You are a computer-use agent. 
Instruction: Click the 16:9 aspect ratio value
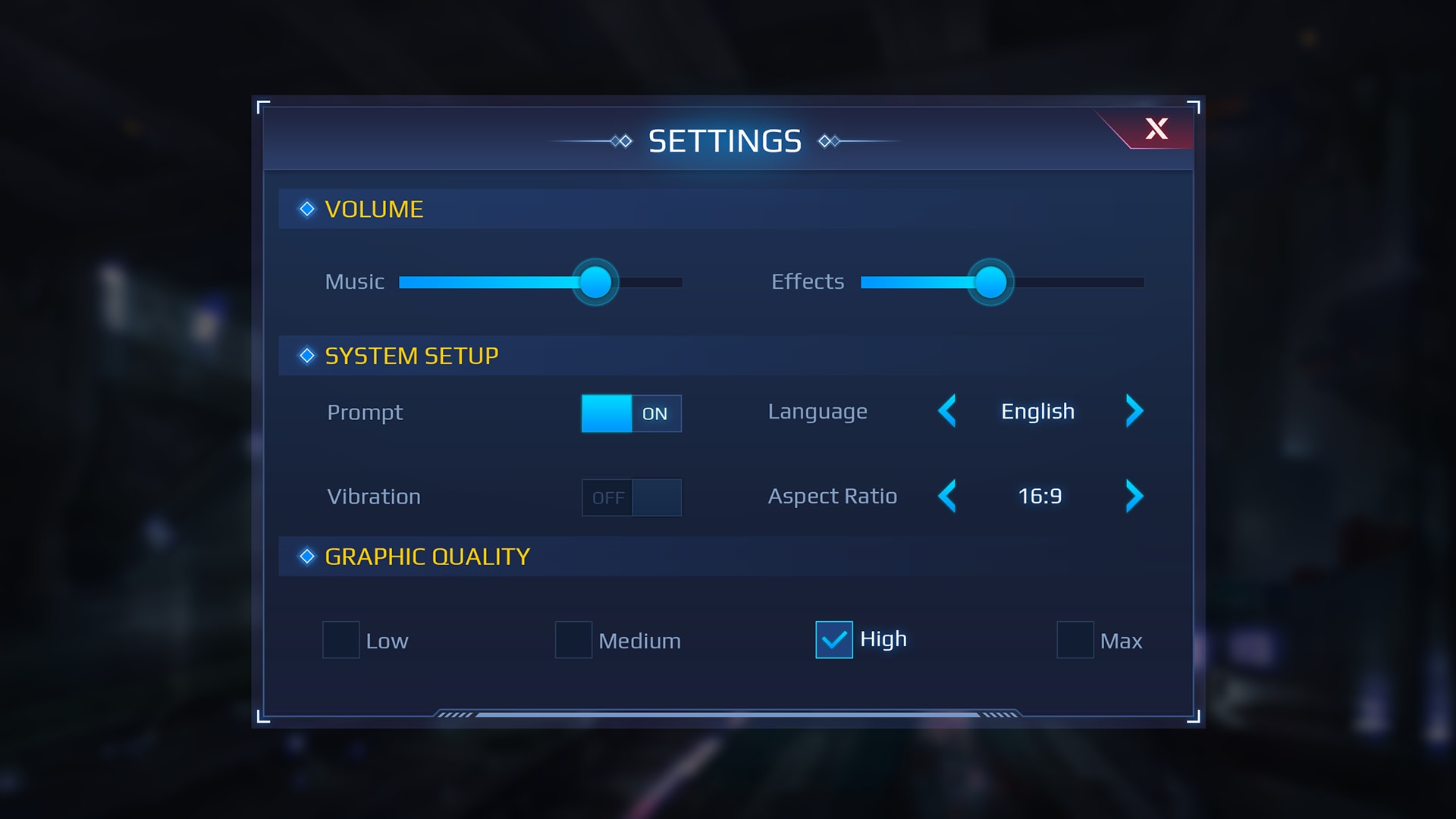[x=1039, y=497]
